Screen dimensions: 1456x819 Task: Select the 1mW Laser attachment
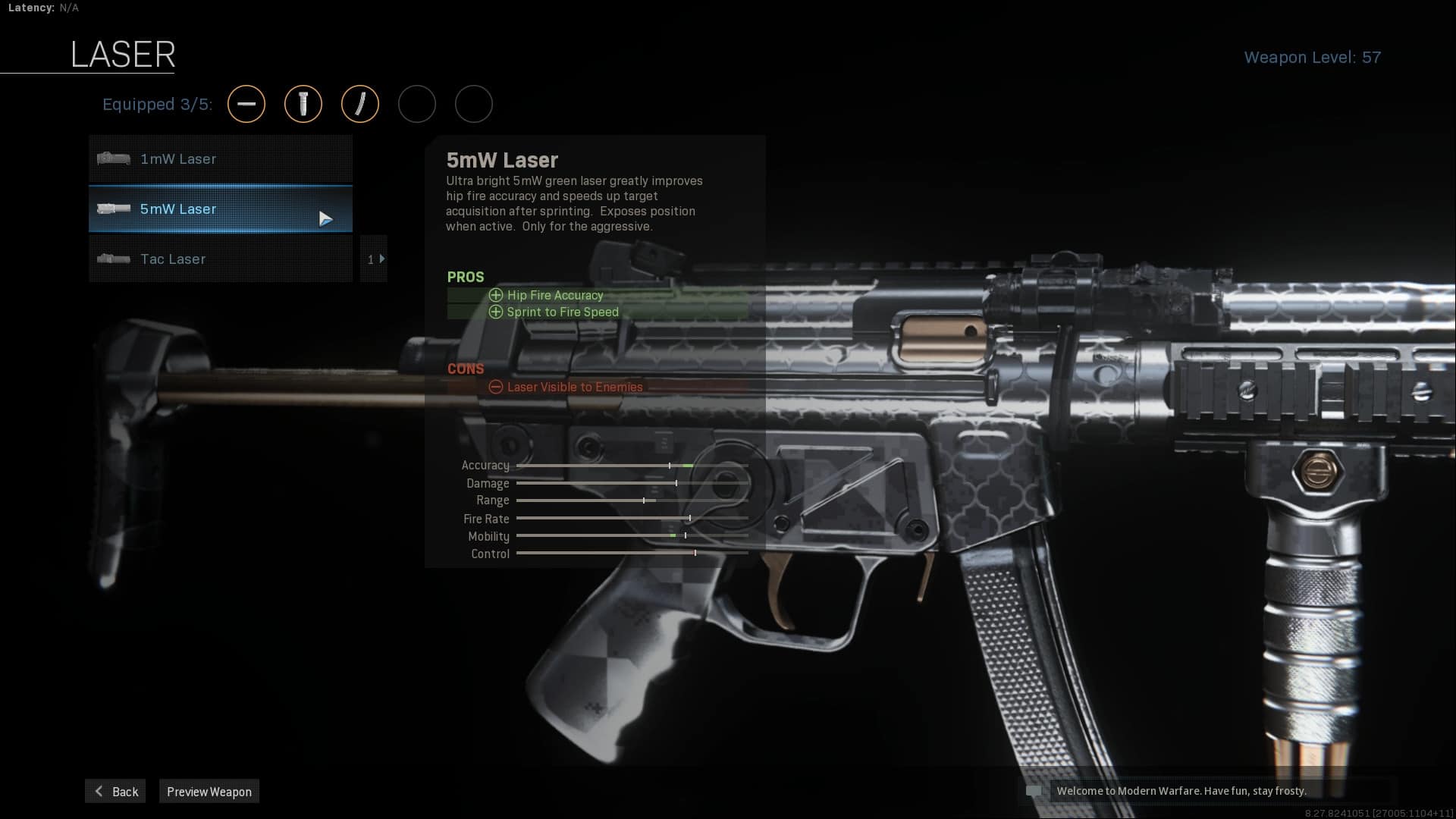[220, 159]
